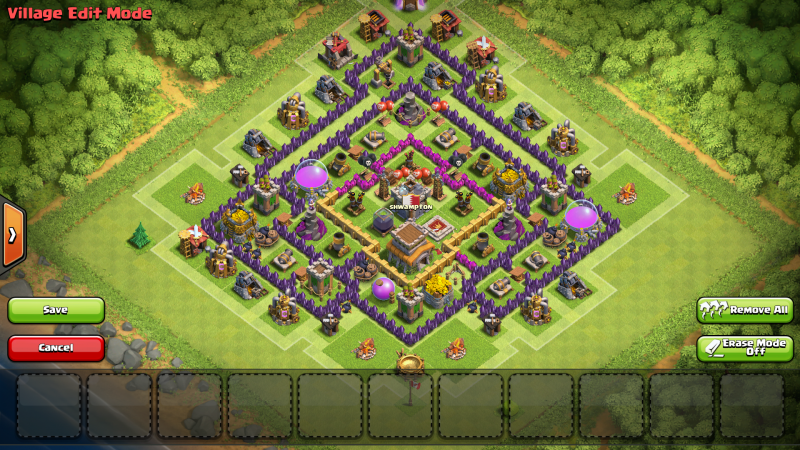800x450 pixels.
Task: Choose Remove All buildings
Action: point(745,310)
